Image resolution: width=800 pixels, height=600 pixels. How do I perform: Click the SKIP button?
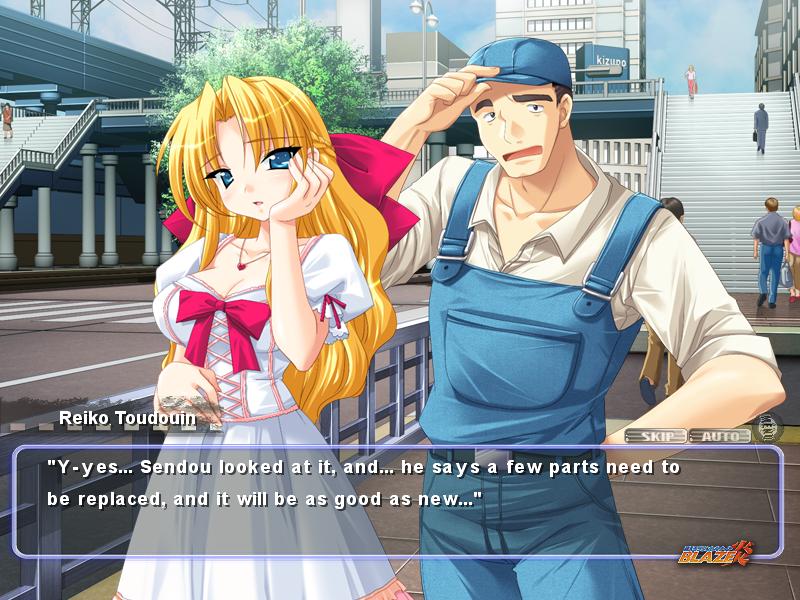(656, 436)
